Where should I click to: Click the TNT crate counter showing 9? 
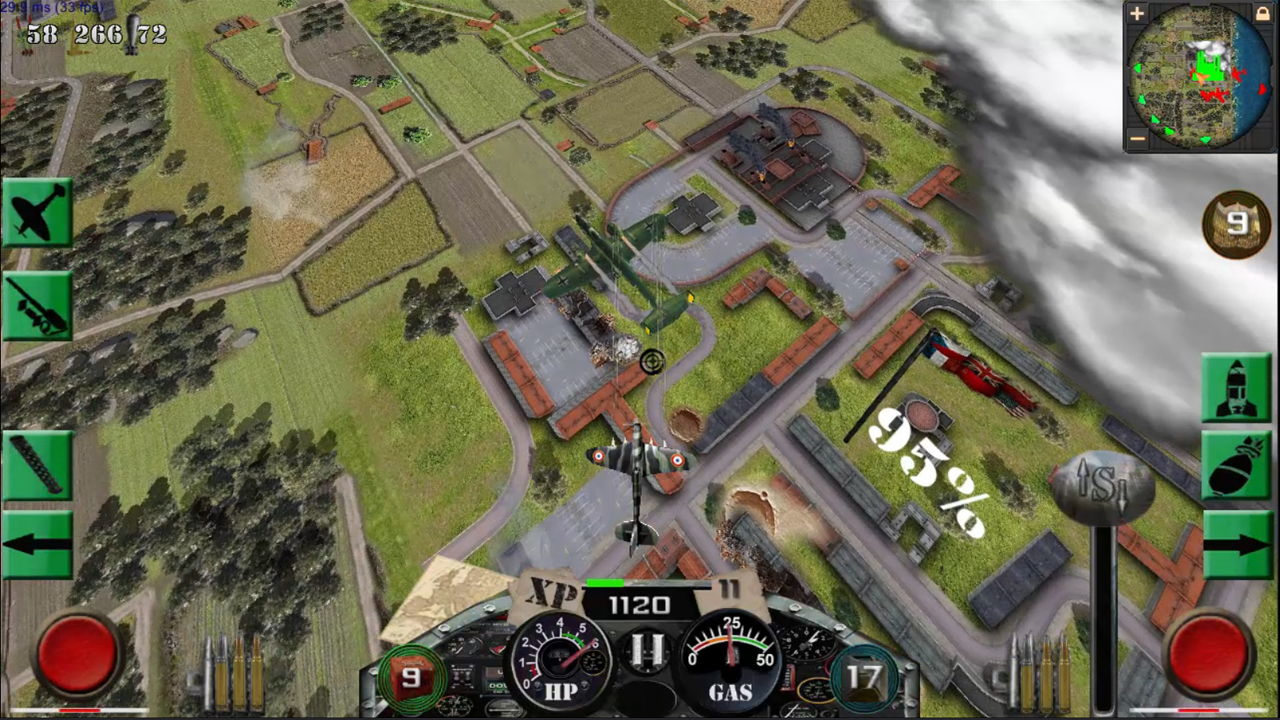click(x=411, y=677)
